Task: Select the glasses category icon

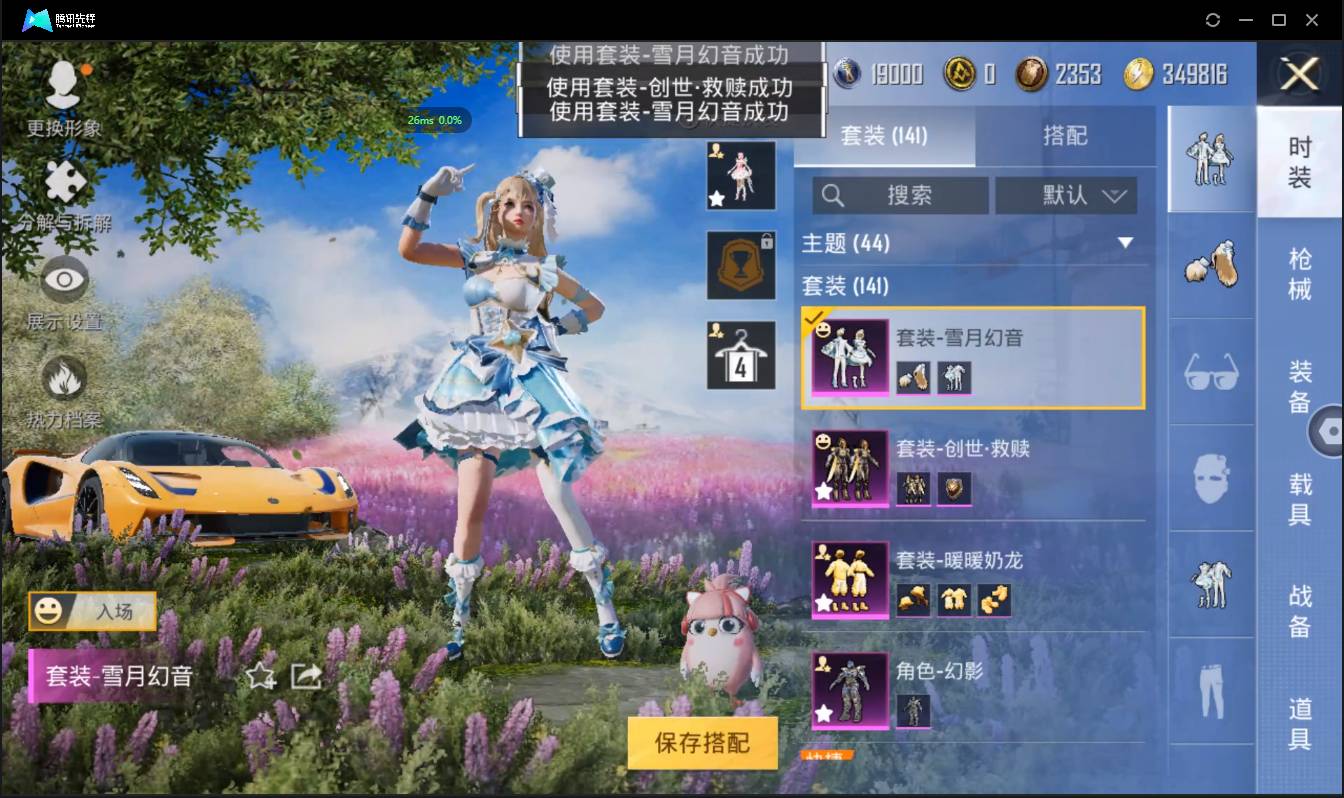Action: coord(1210,372)
